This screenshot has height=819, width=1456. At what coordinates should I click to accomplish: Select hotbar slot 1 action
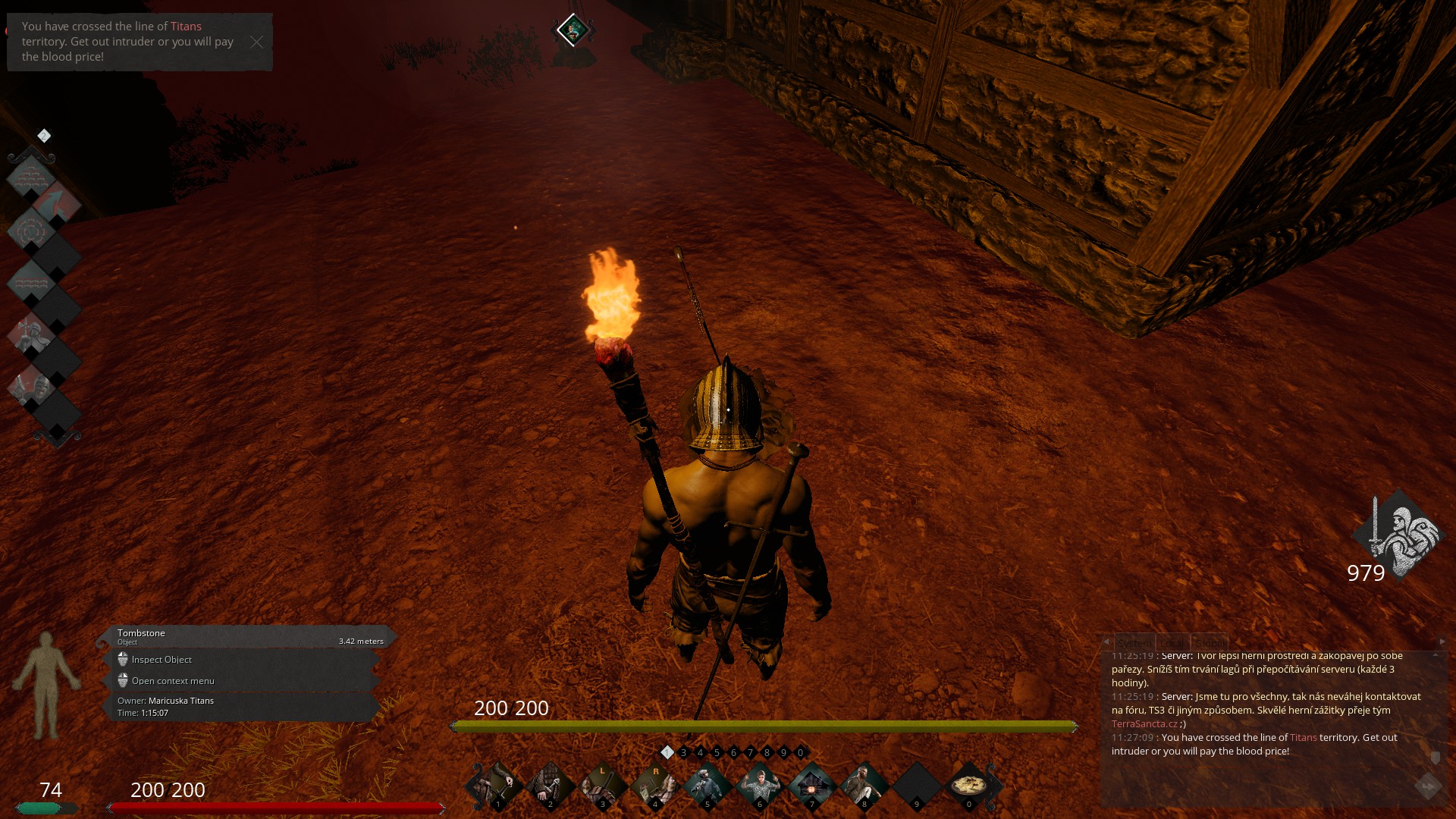[x=497, y=786]
